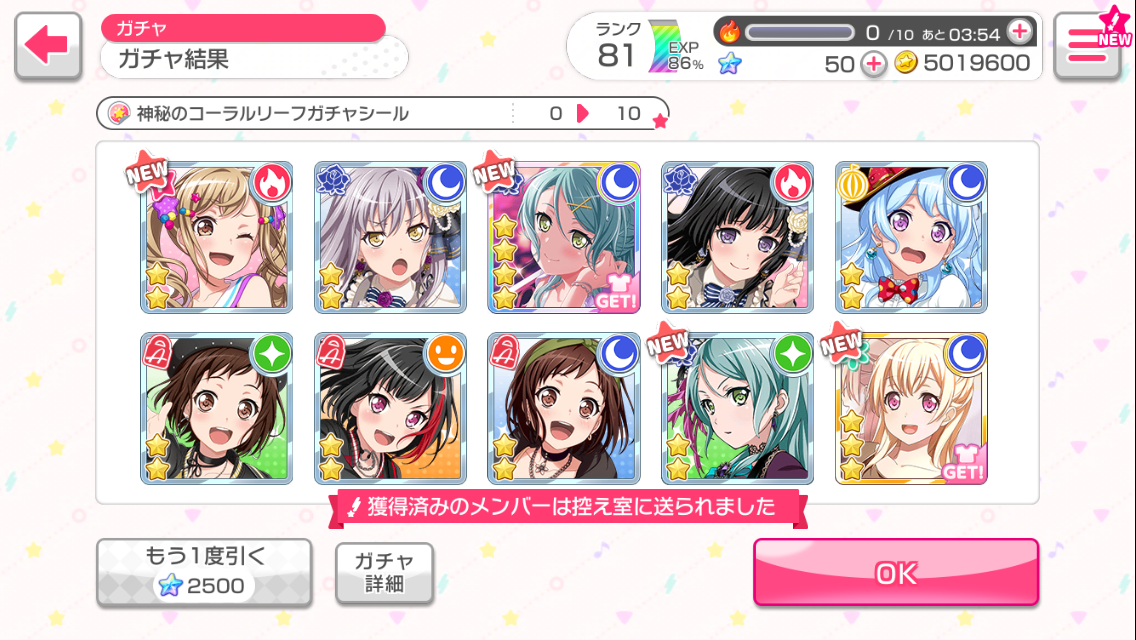Select the brown-haired girl with black cap
This screenshot has height=640, width=1136.
[217, 408]
